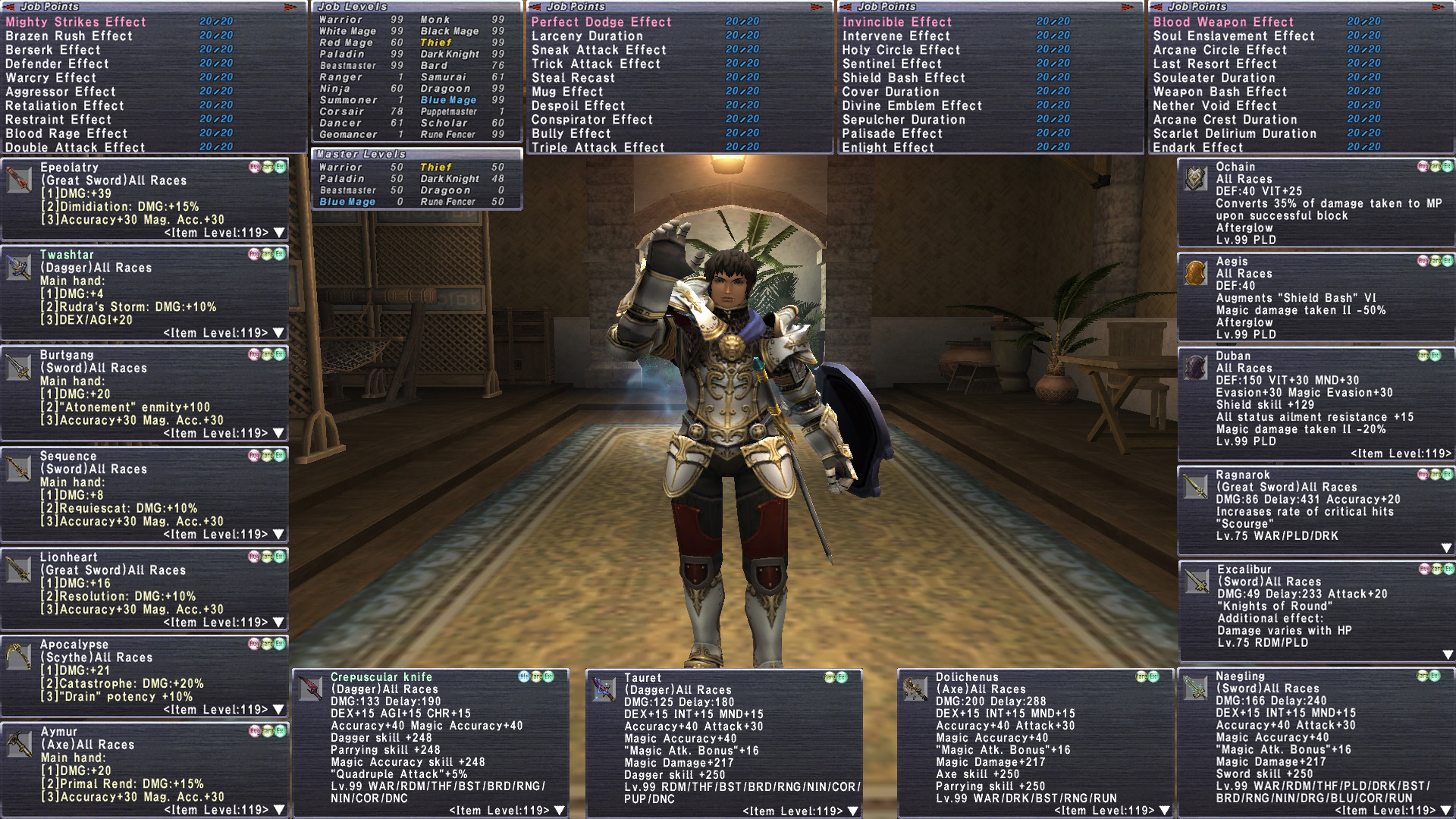Expand the Ragnarok description with its down arrow

[x=1446, y=548]
